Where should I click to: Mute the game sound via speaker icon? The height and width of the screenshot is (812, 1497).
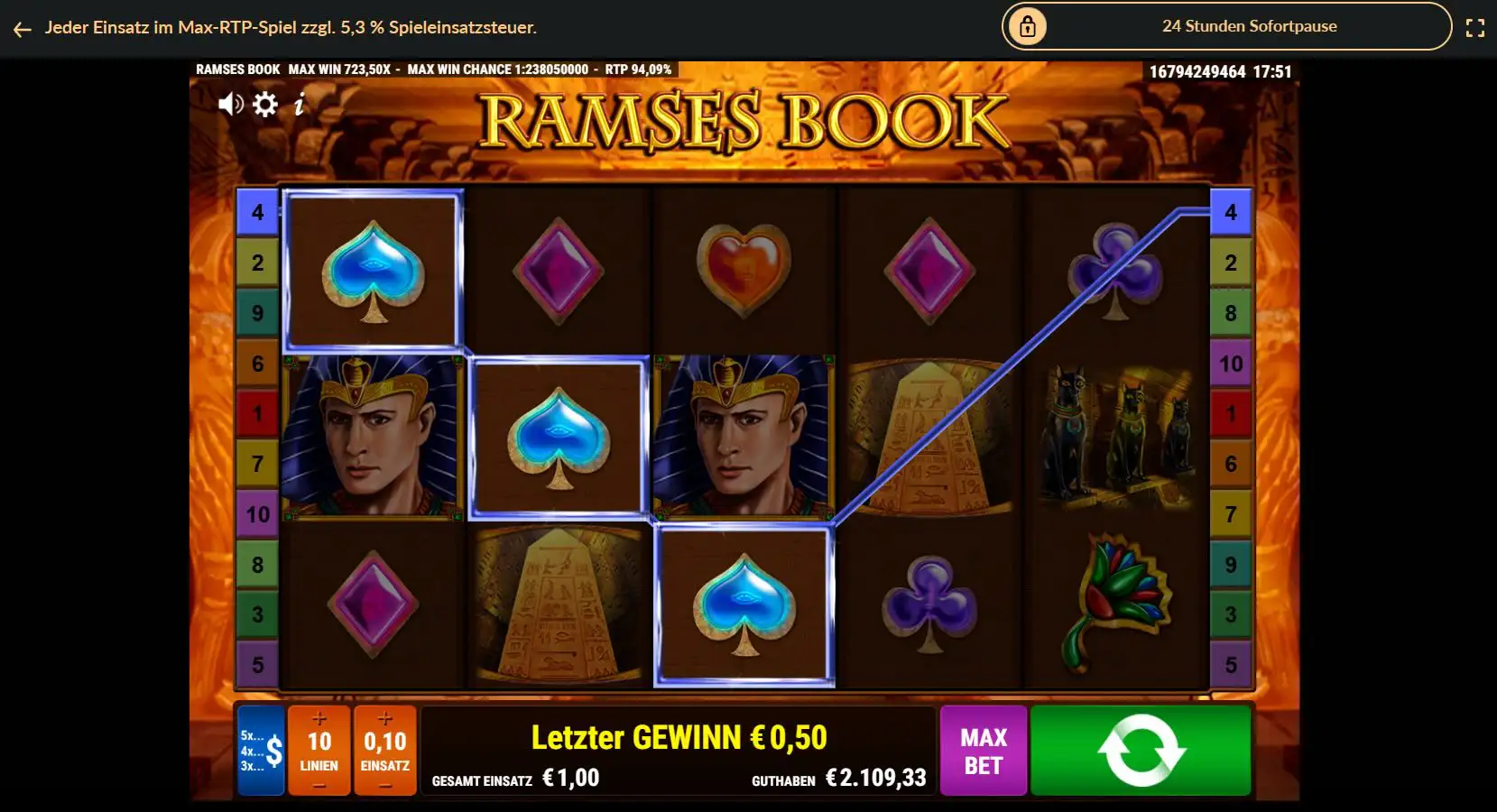pyautogui.click(x=231, y=104)
